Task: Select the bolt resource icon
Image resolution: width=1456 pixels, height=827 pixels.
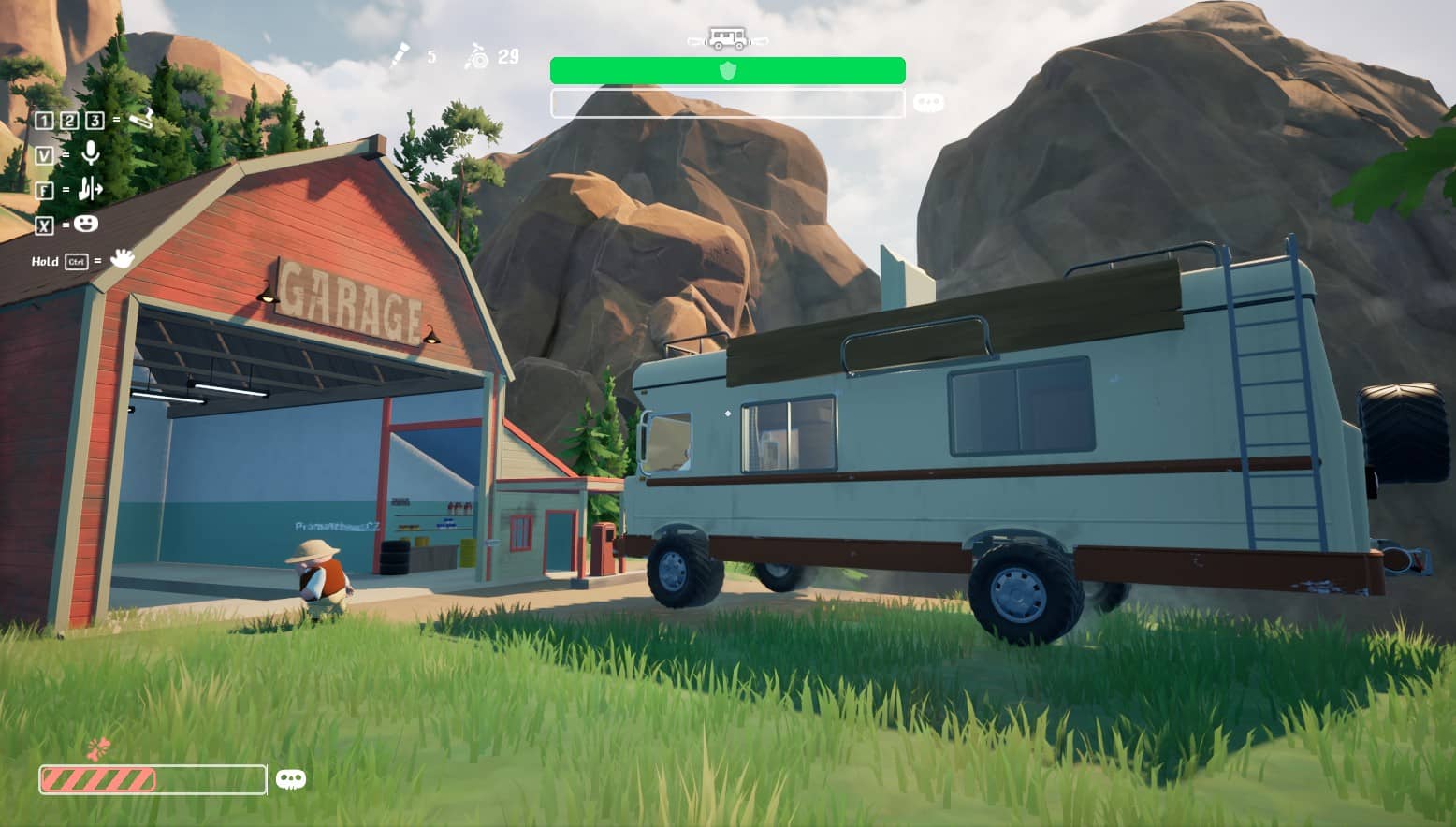Action: coord(400,56)
